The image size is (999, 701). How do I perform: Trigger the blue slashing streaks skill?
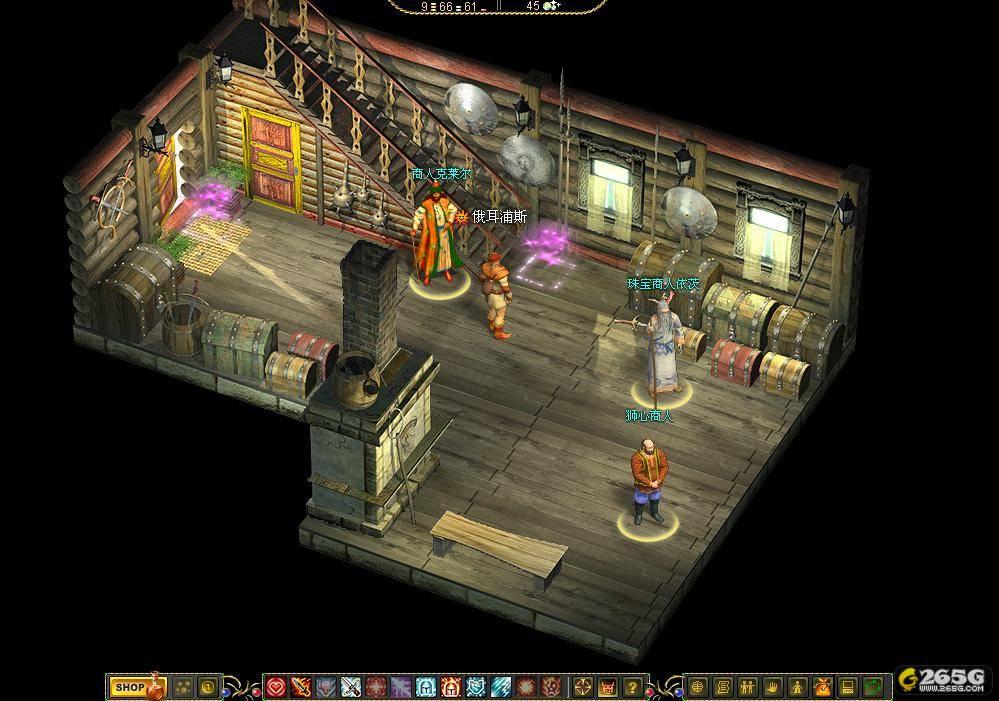coord(501,687)
